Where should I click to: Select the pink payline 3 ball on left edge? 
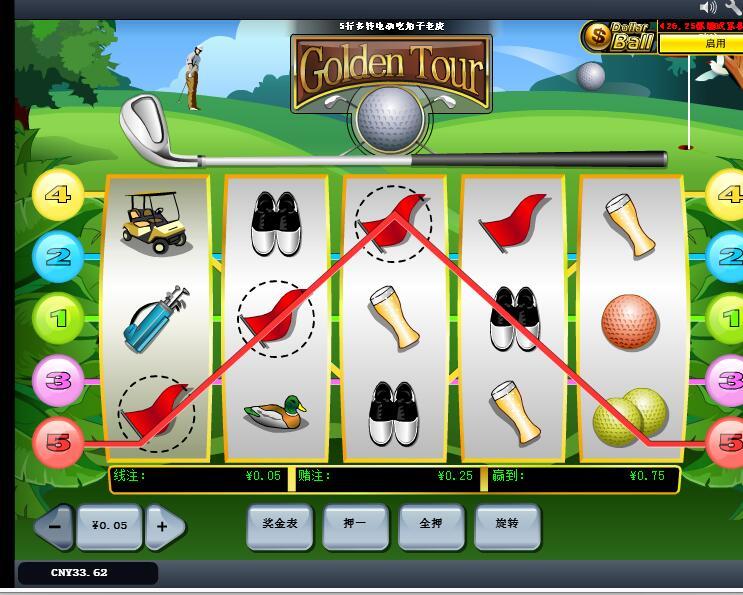tap(58, 380)
